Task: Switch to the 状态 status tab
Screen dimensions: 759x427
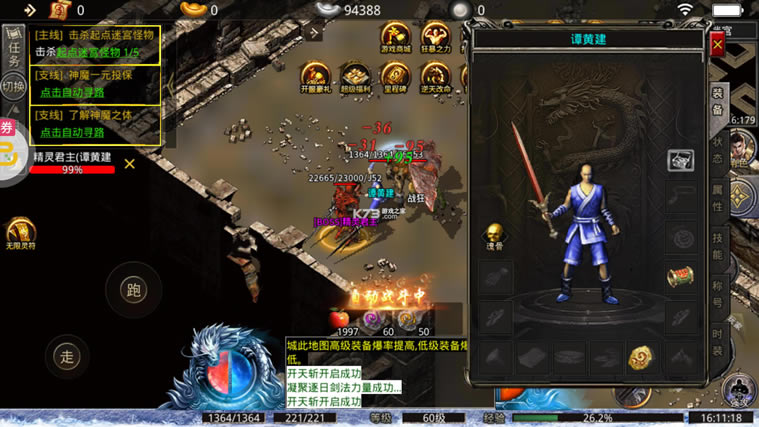Action: [x=717, y=150]
